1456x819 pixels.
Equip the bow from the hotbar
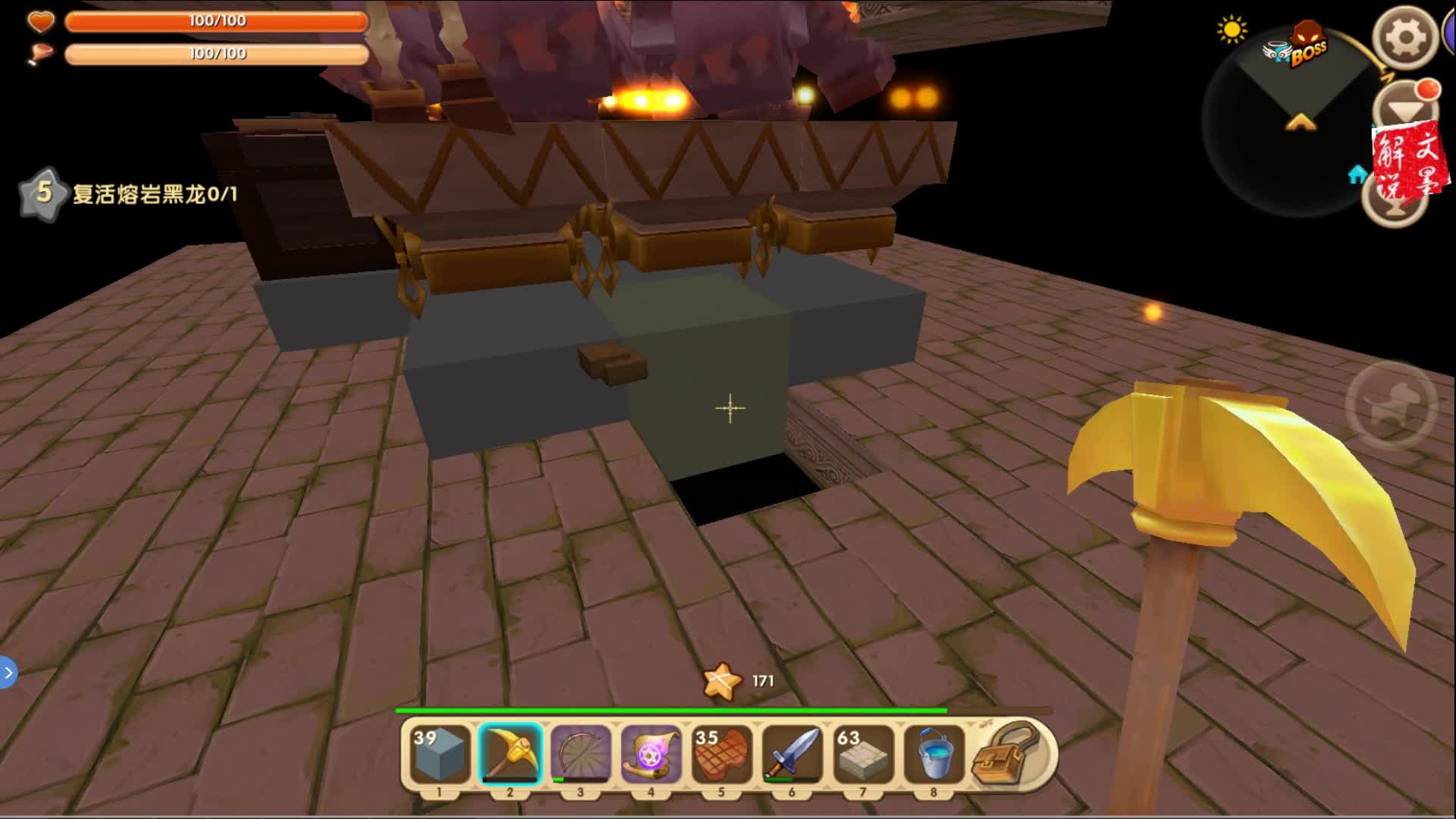(x=580, y=754)
